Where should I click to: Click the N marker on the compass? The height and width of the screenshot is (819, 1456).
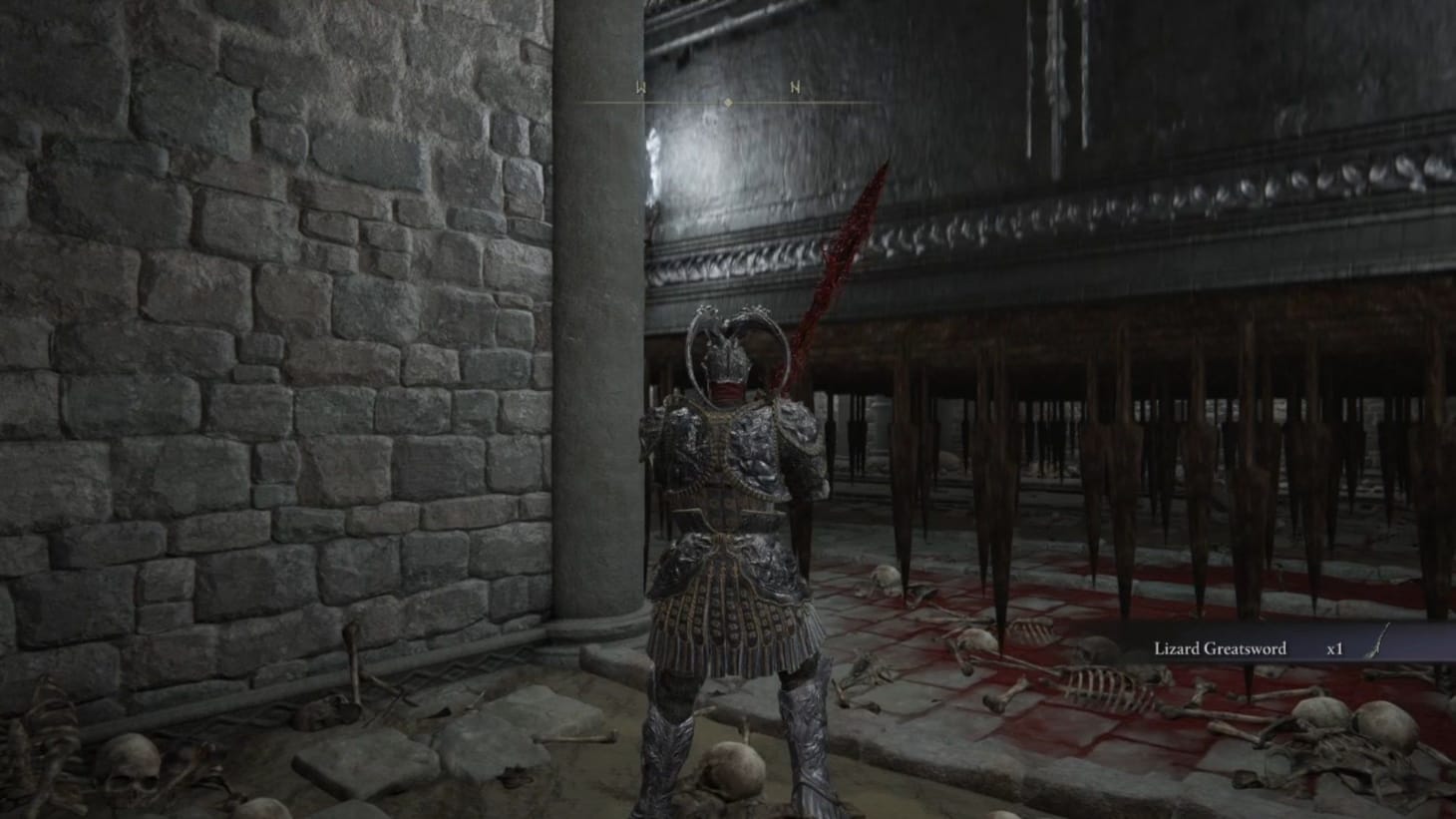(793, 87)
